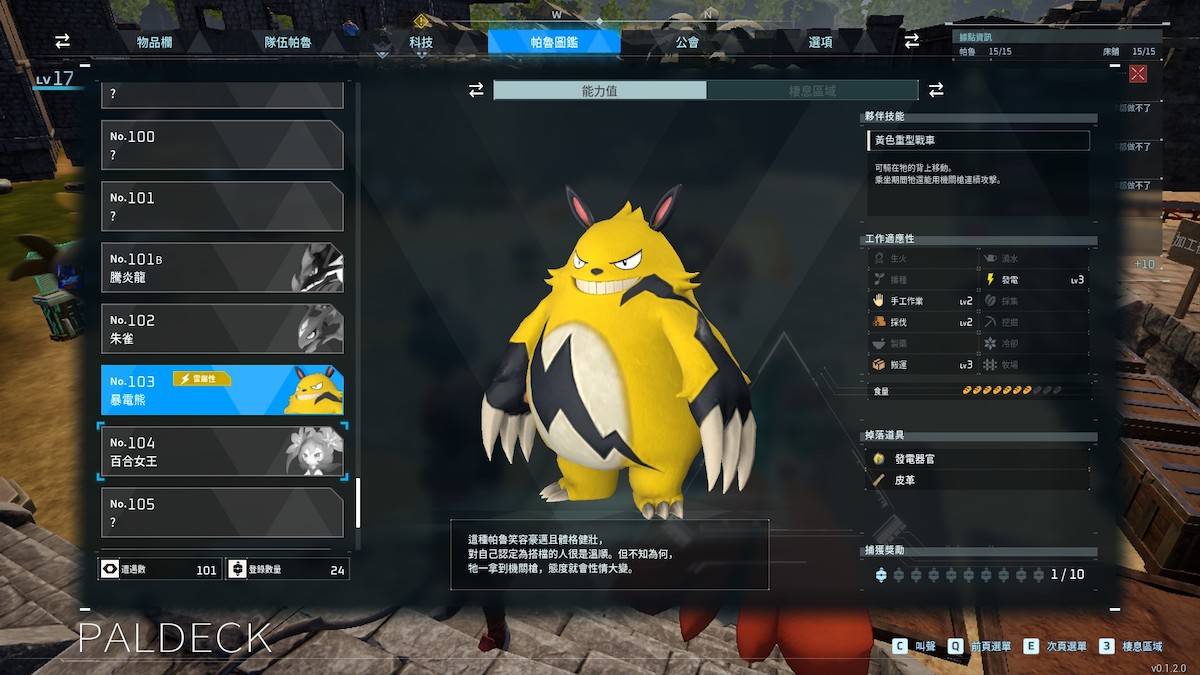Open the 物品欄 inventory tab

155,42
